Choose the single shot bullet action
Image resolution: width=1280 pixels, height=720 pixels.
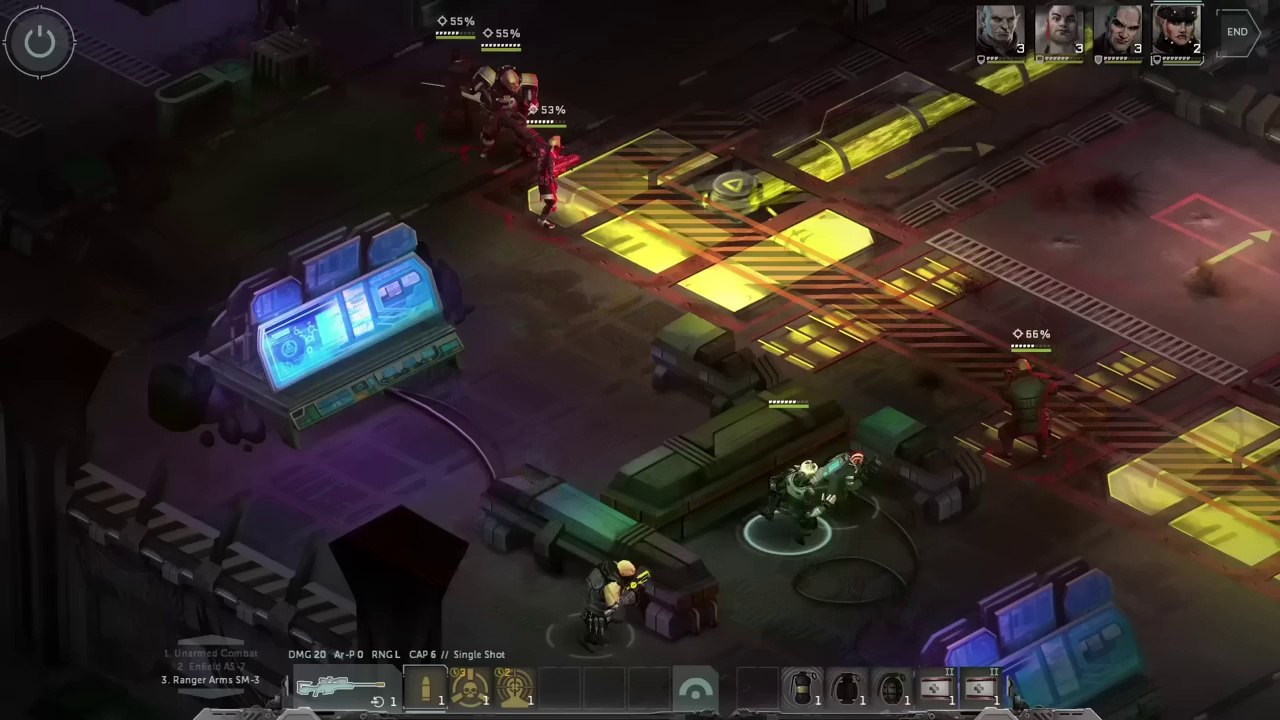click(x=426, y=688)
